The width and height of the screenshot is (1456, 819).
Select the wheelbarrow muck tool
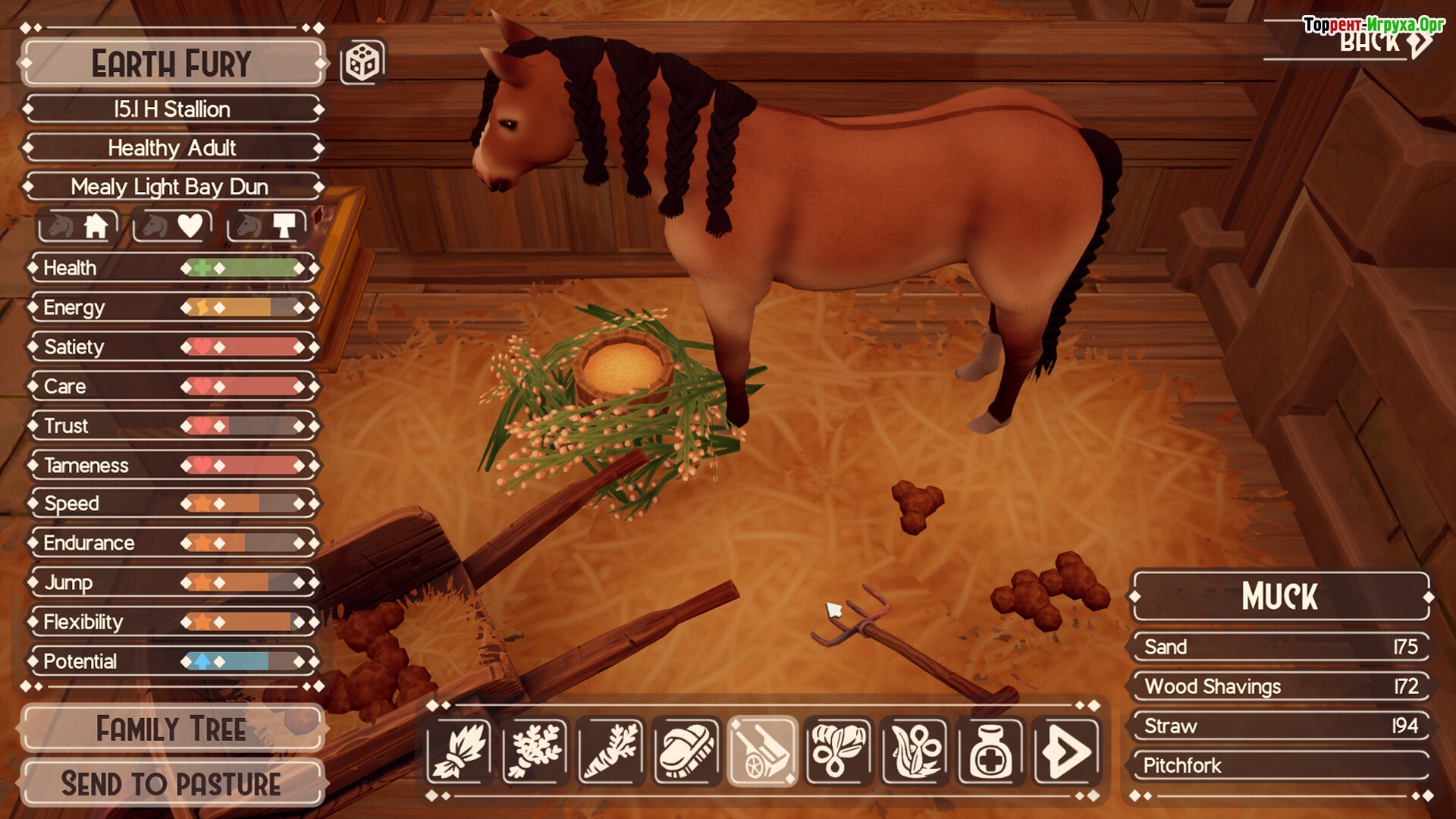(762, 752)
